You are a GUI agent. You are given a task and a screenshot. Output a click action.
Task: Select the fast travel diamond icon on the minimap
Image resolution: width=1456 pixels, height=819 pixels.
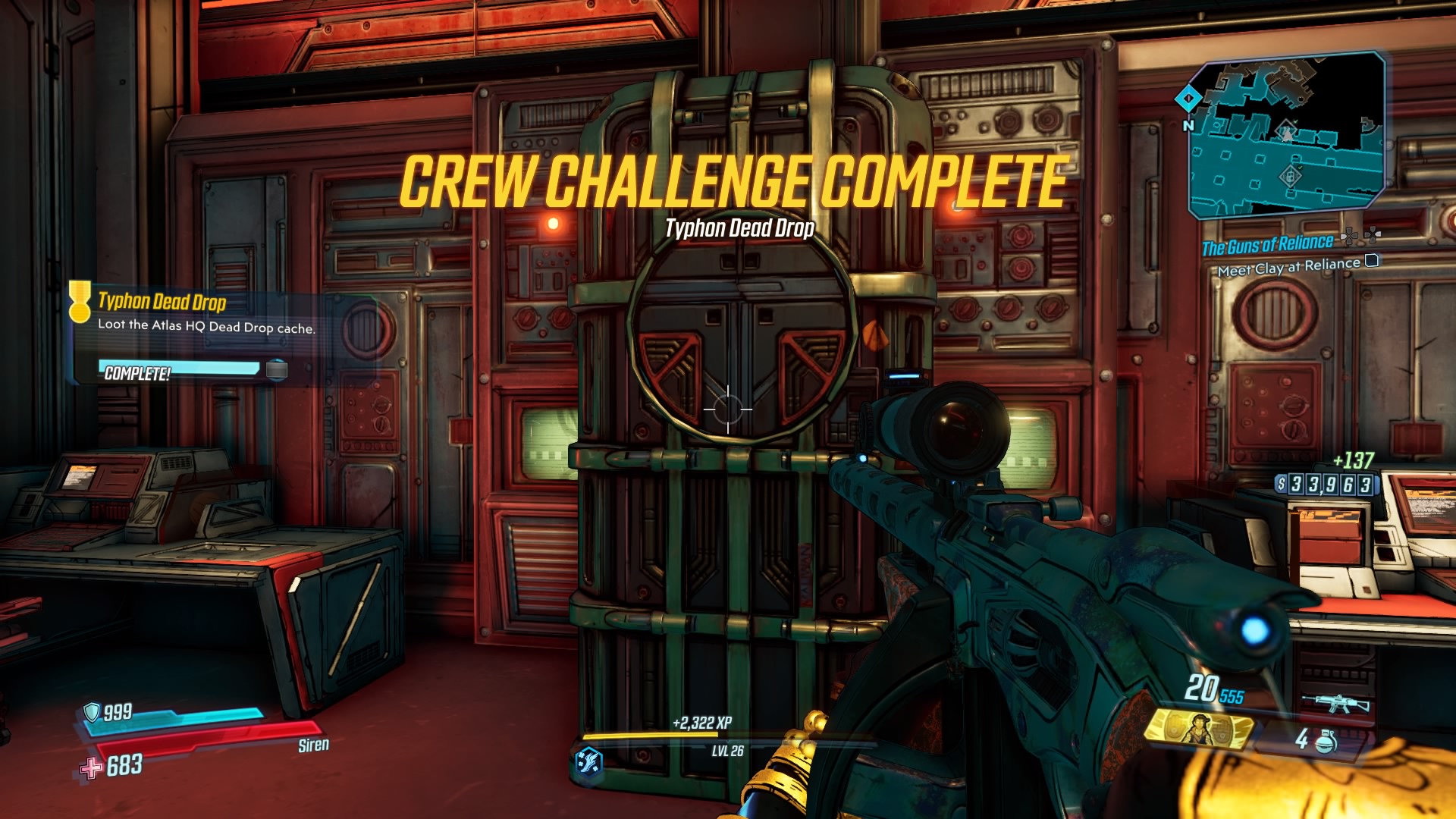point(1189,99)
